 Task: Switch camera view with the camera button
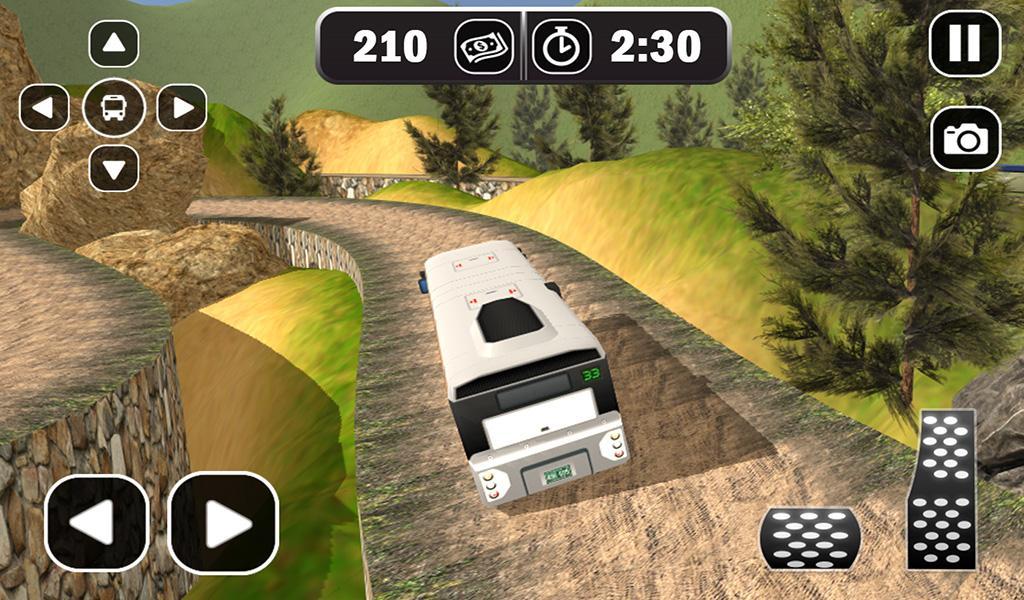coord(965,139)
